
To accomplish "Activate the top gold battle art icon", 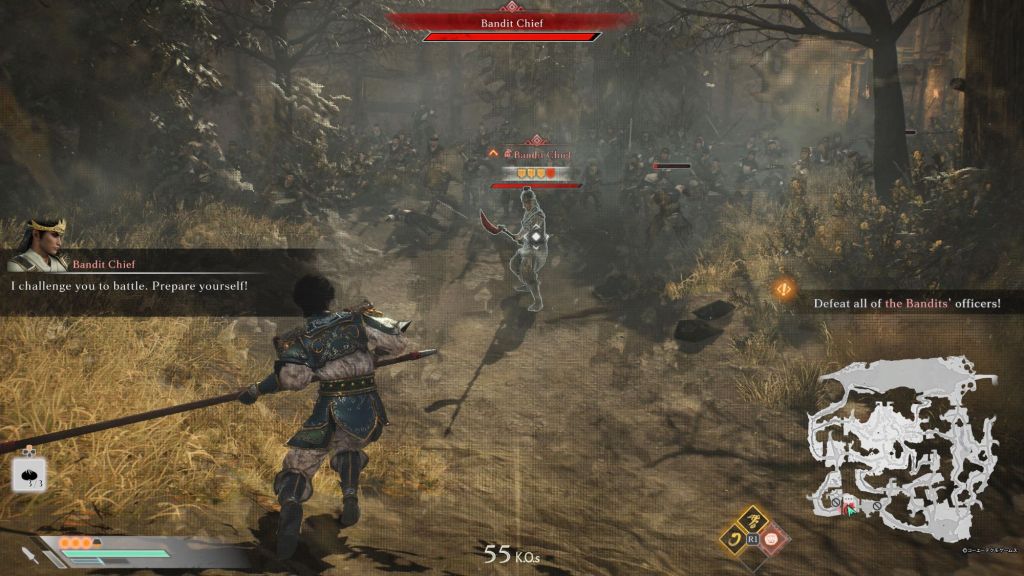I will point(754,520).
